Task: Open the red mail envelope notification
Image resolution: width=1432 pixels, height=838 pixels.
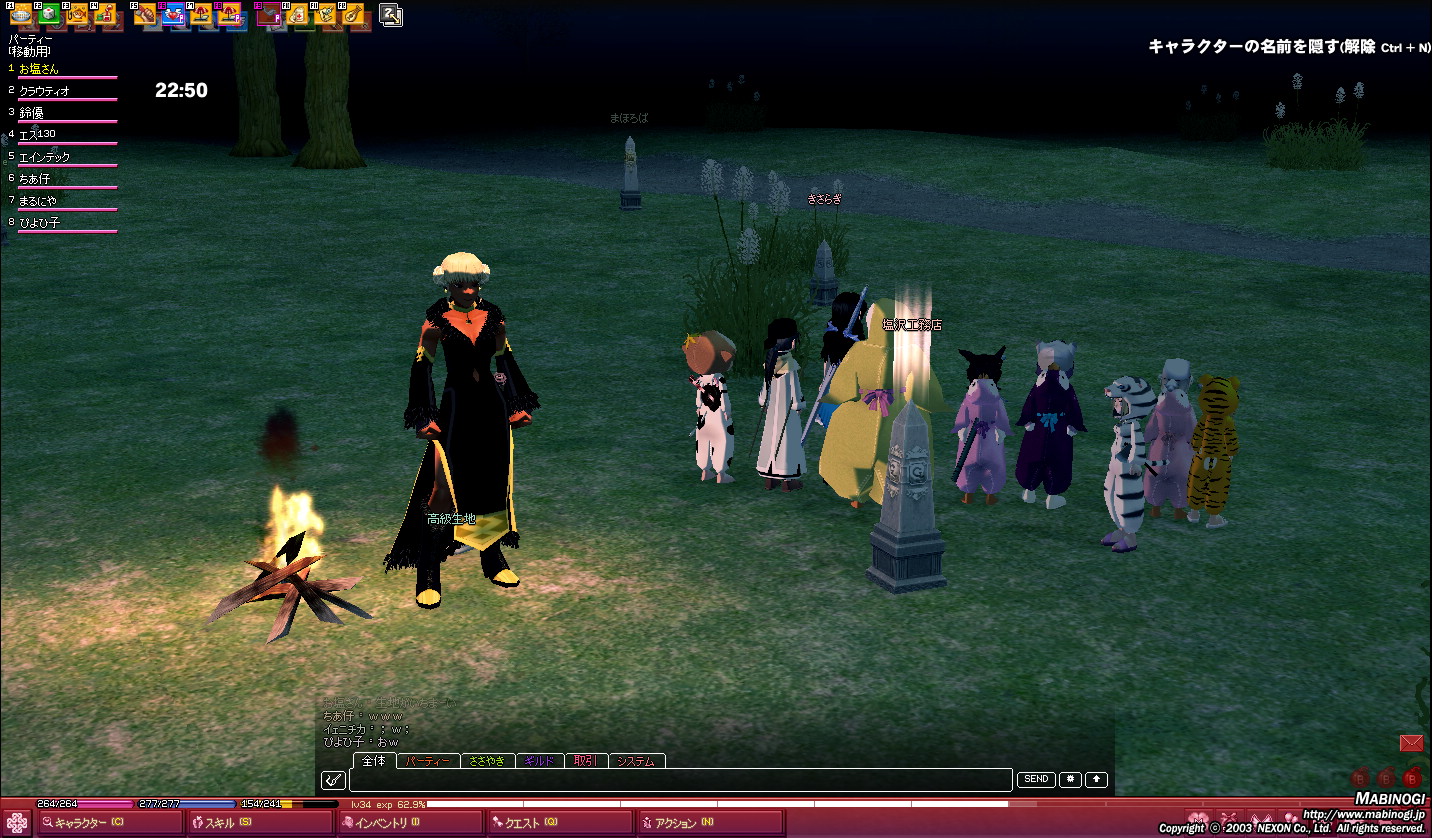Action: click(x=1411, y=743)
